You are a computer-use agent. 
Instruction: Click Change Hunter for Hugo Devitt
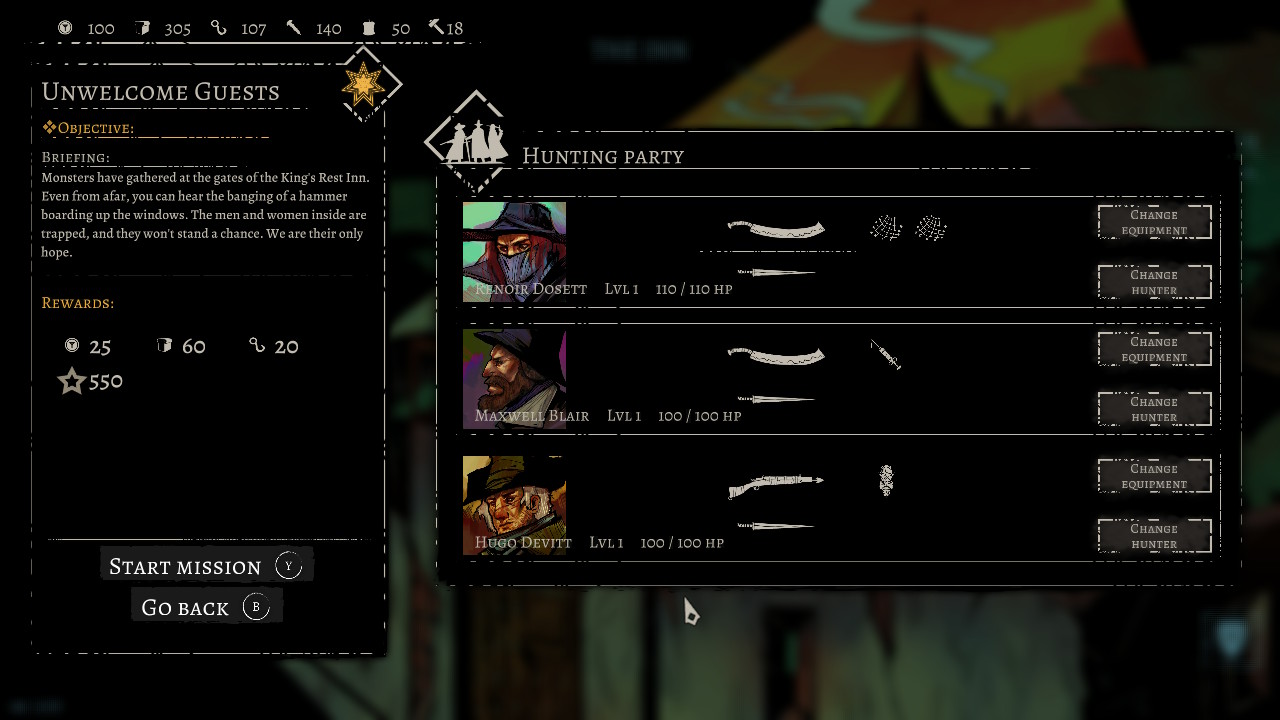1154,535
